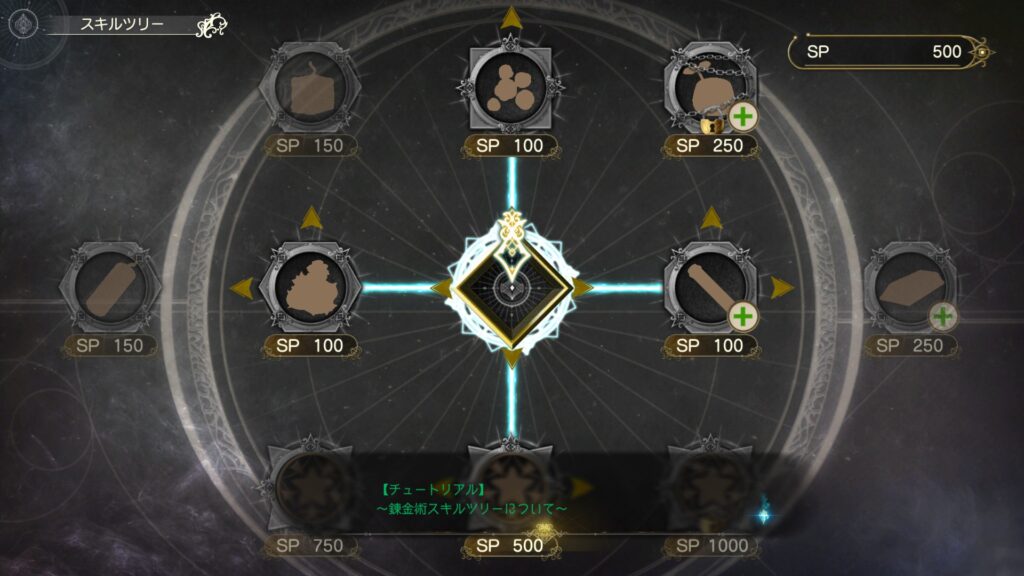Select the star node costing SP 750
Image resolution: width=1024 pixels, height=576 pixels.
[x=310, y=487]
